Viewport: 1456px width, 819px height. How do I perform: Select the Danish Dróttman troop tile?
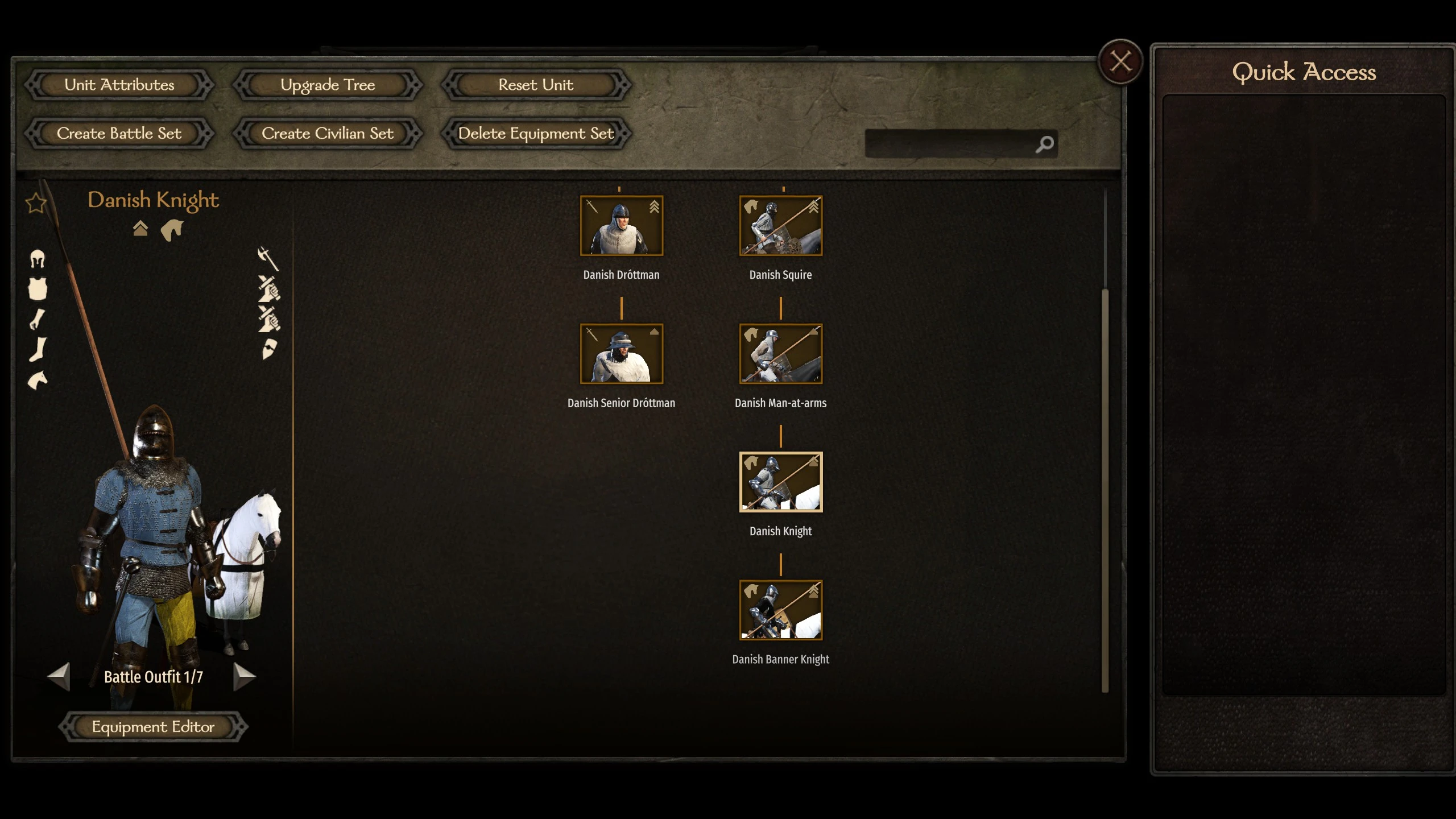pos(621,226)
